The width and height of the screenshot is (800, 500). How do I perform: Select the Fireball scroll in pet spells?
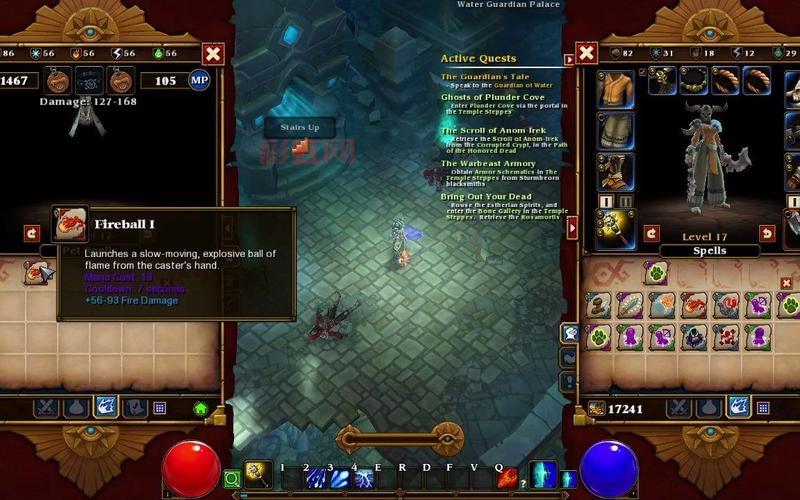[x=38, y=272]
